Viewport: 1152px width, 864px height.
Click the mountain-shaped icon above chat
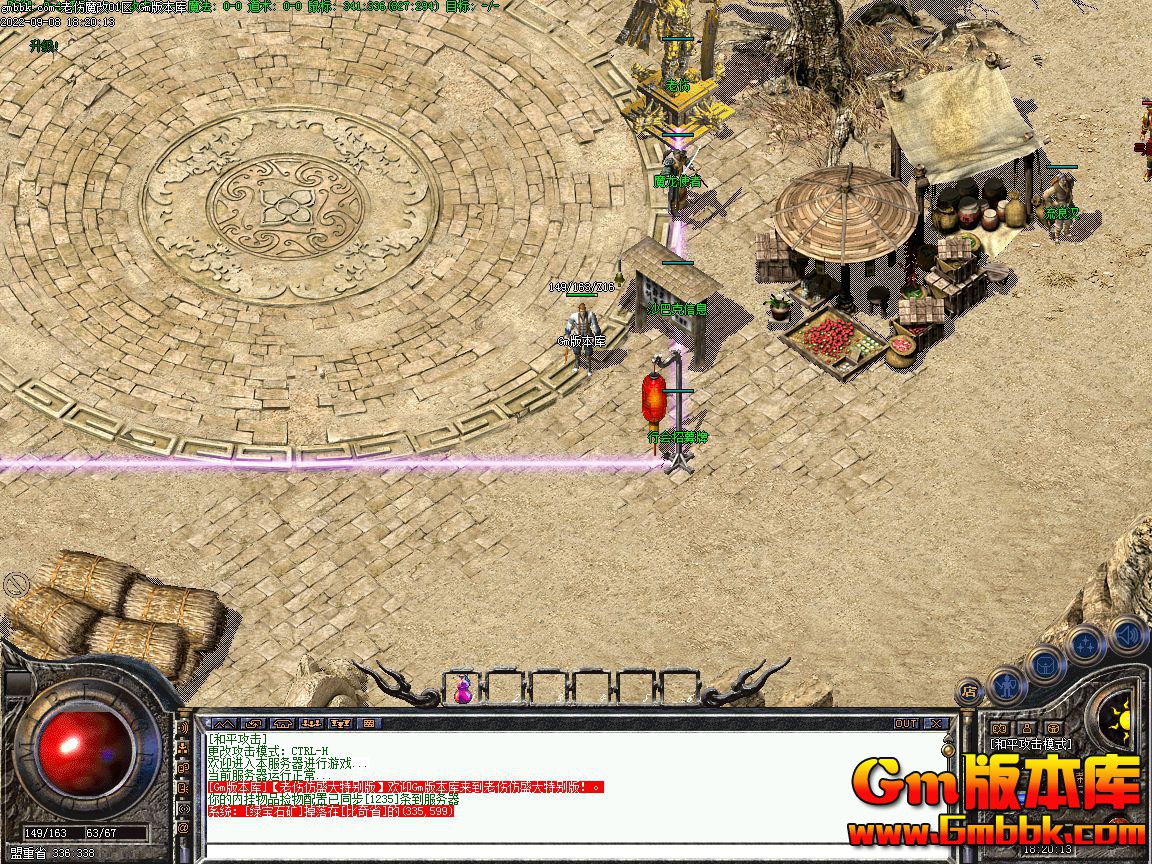(224, 723)
